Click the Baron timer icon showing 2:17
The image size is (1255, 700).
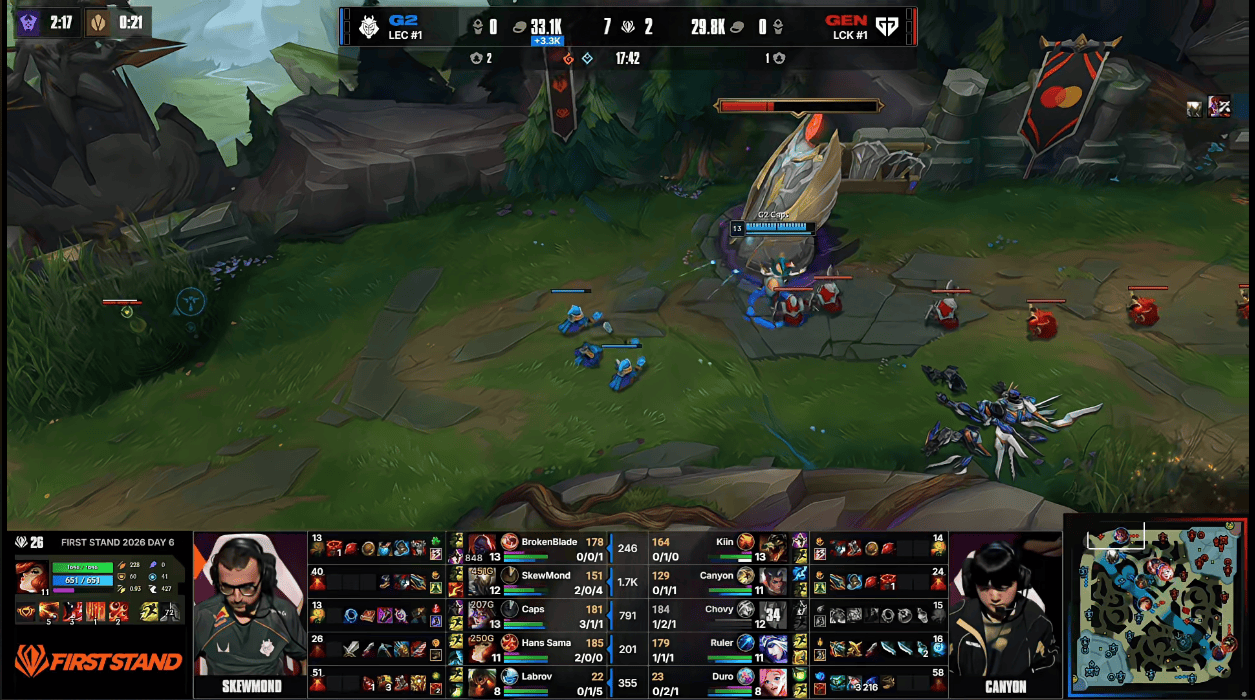click(x=29, y=22)
